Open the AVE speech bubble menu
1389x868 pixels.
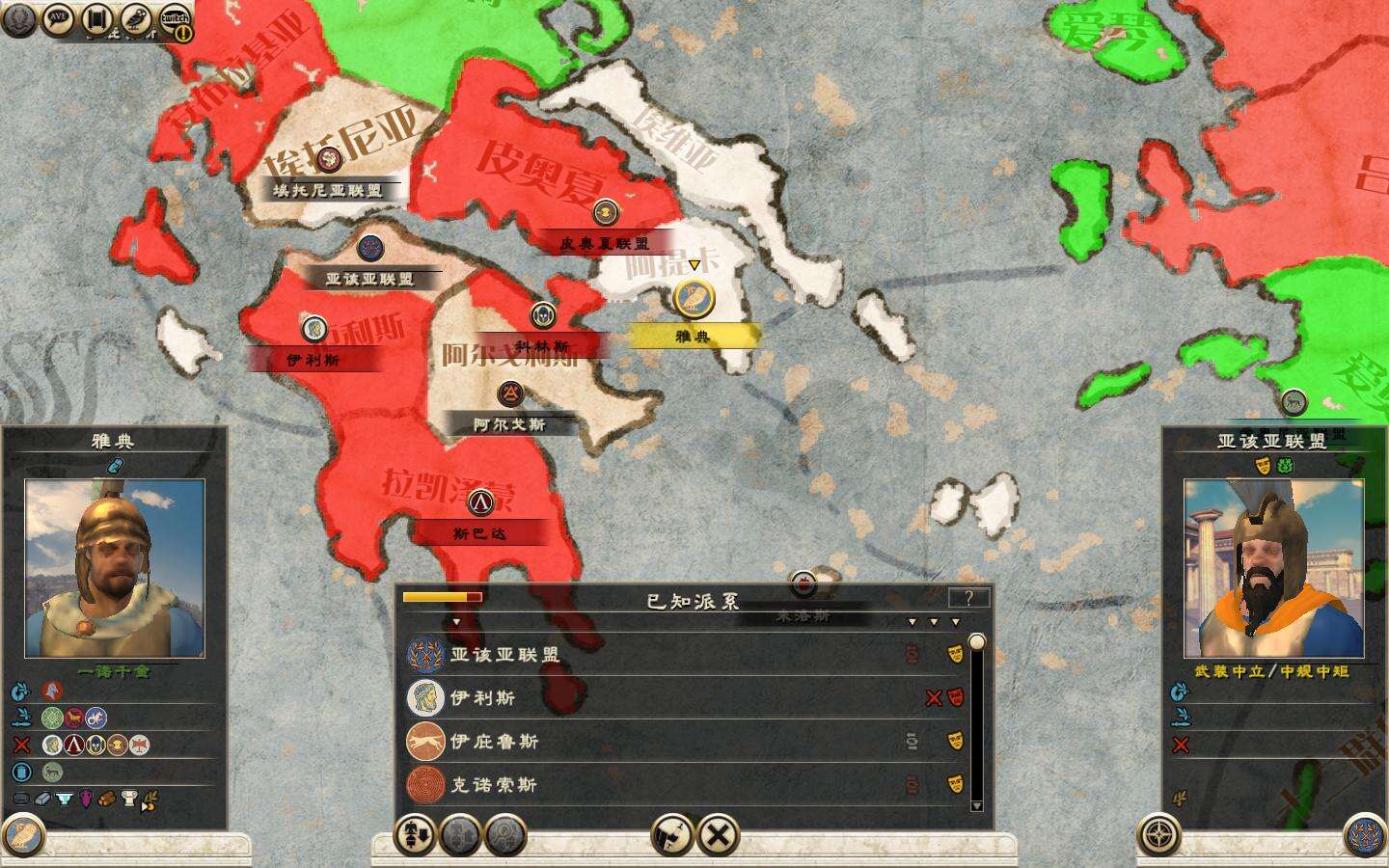click(59, 18)
